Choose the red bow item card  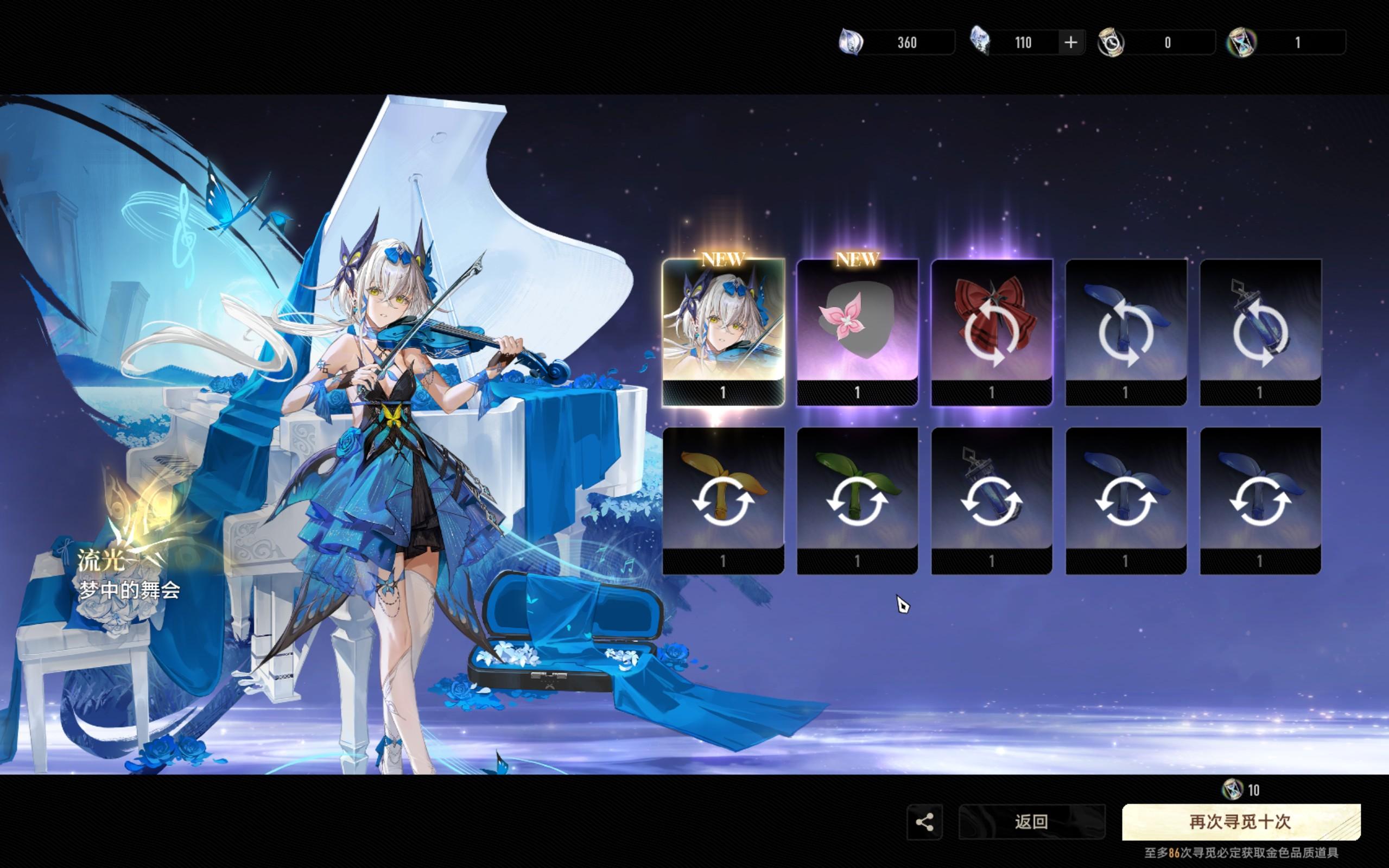pos(991,332)
